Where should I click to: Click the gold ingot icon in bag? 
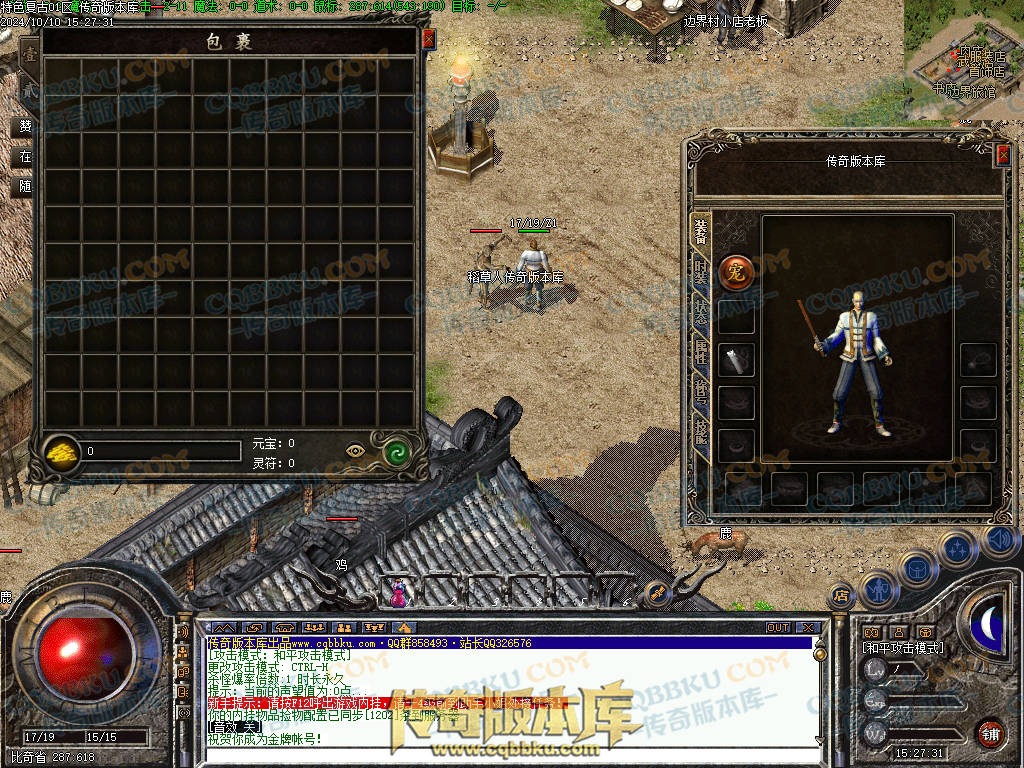point(63,452)
